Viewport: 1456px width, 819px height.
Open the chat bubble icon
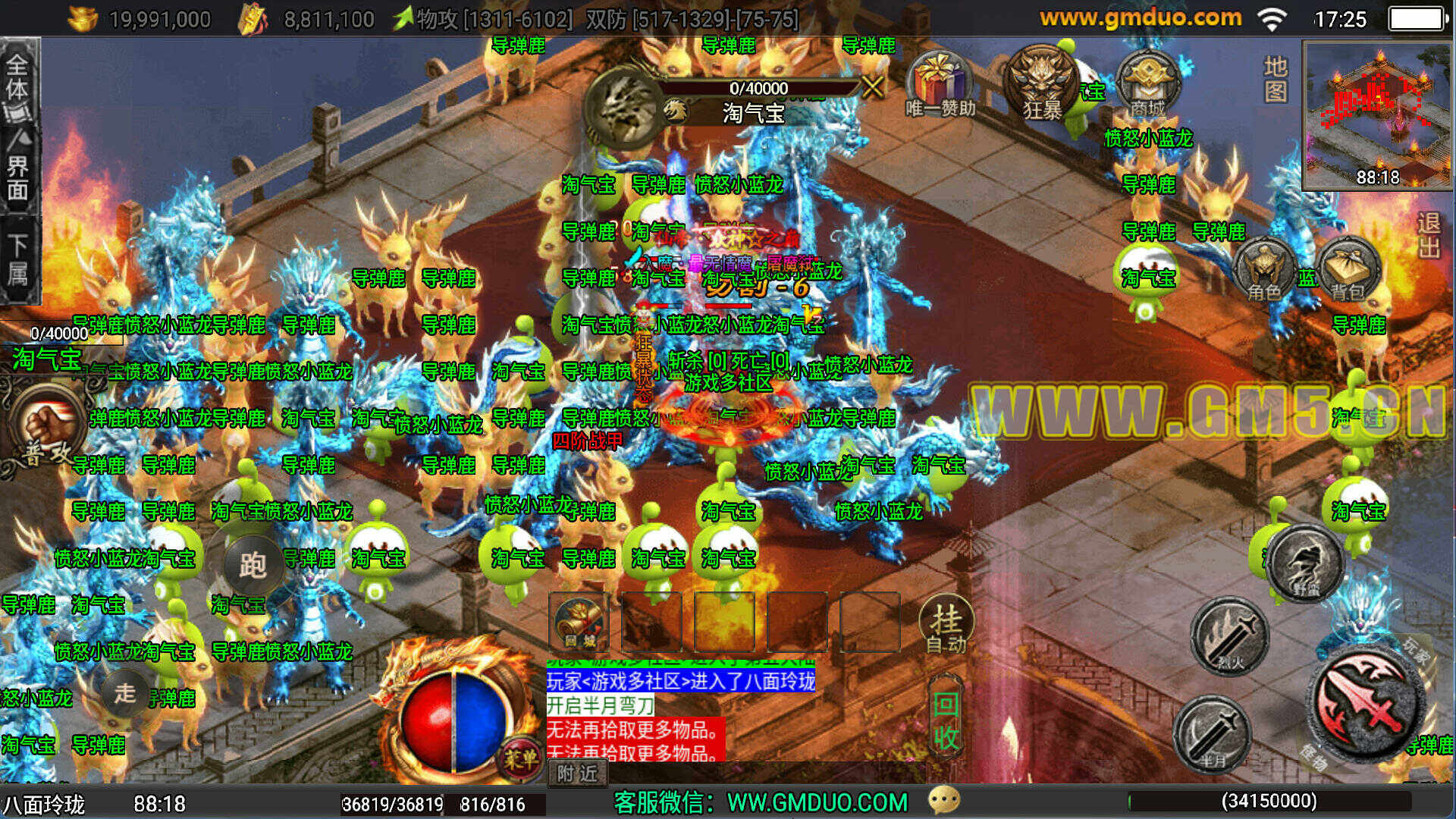click(x=944, y=800)
